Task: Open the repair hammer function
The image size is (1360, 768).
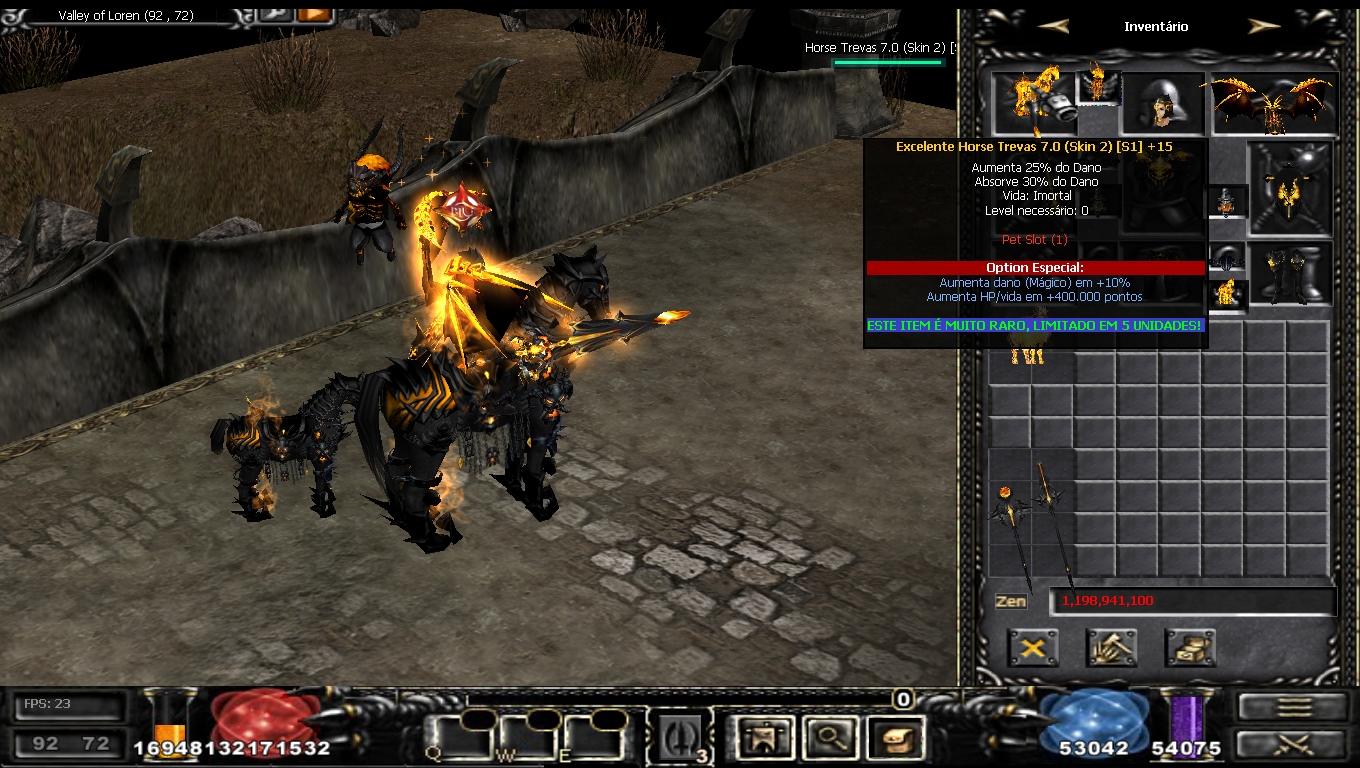Action: click(x=1111, y=648)
